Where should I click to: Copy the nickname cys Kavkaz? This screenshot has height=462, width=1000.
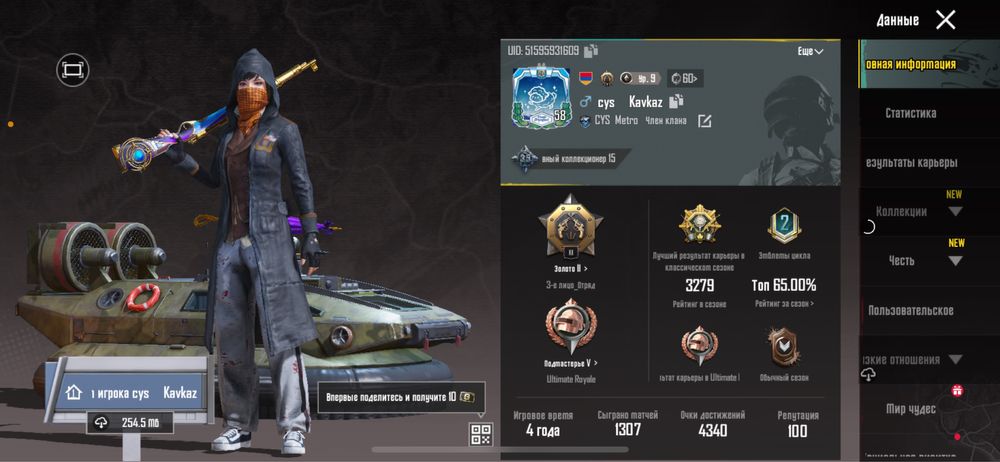tap(677, 101)
